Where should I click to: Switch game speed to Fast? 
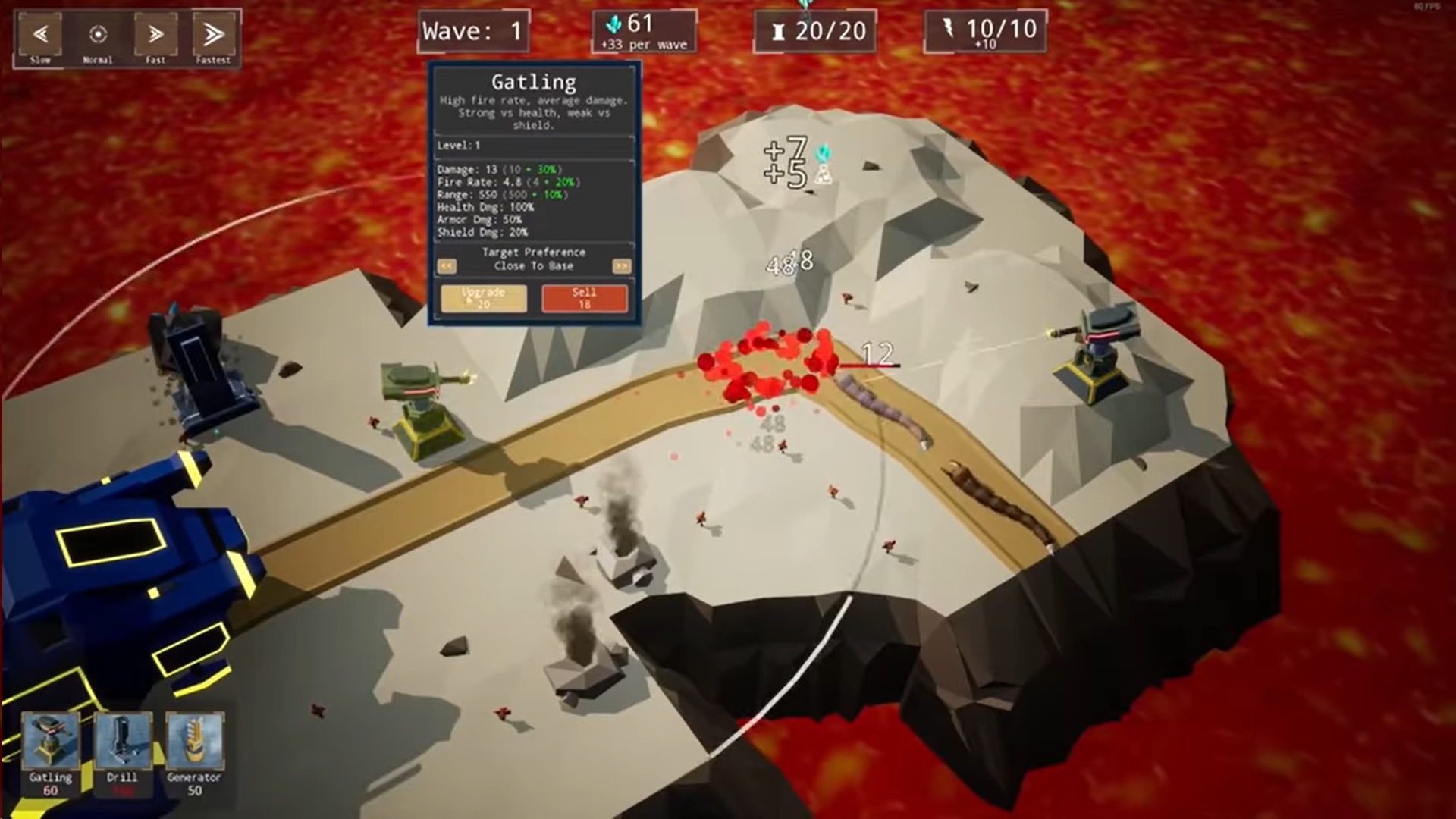pos(155,37)
